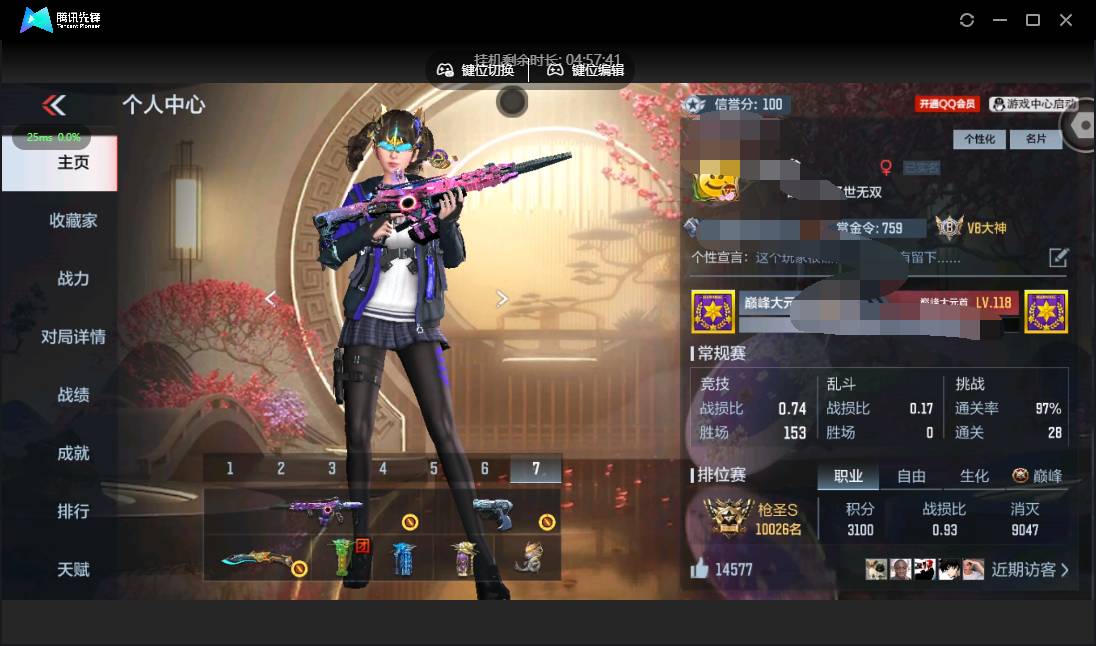Open the 近期访客 recent visitors list
The height and width of the screenshot is (646, 1096).
click(1030, 570)
